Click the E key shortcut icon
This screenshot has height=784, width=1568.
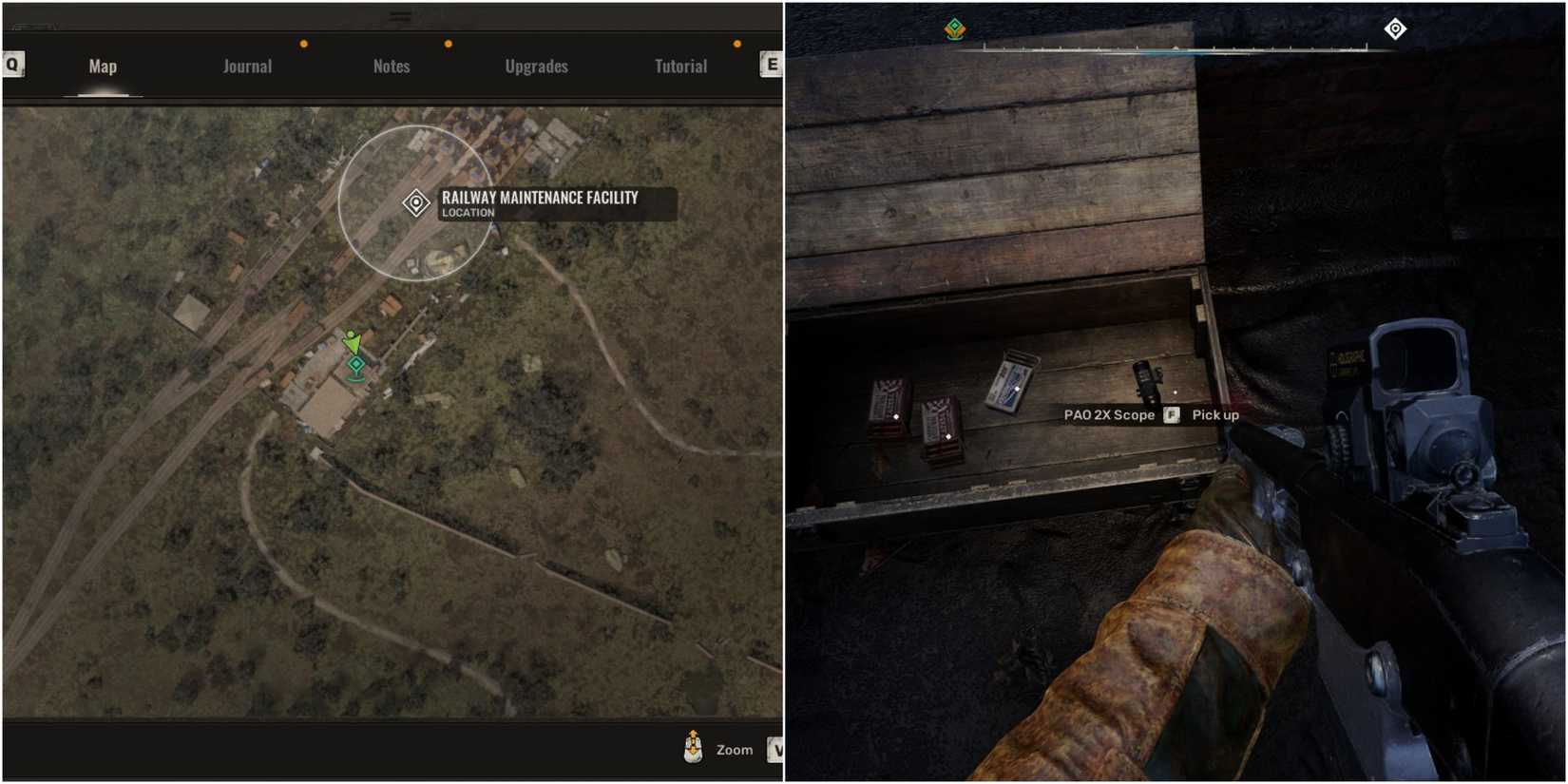(772, 65)
